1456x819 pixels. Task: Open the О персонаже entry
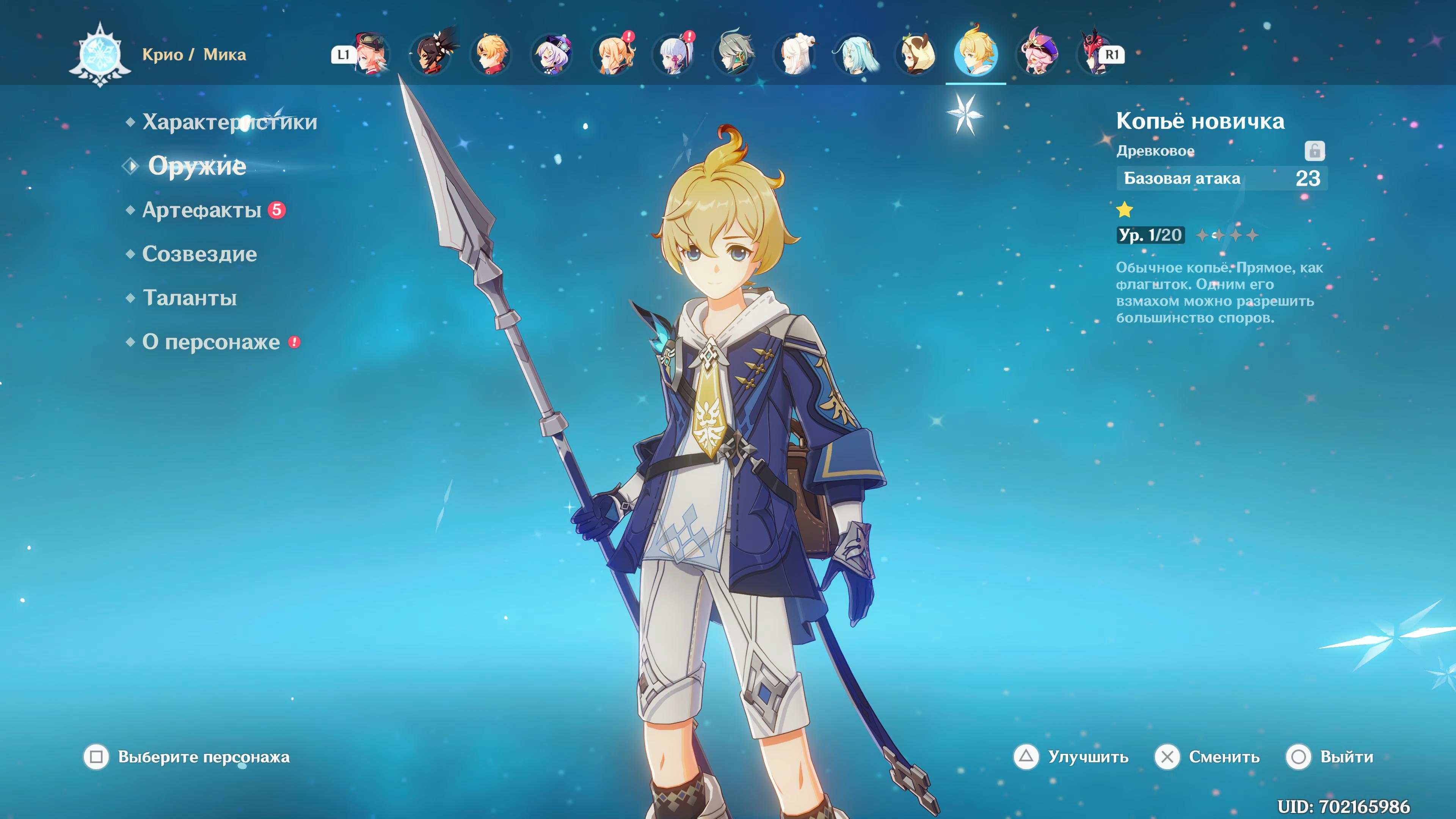click(x=211, y=342)
